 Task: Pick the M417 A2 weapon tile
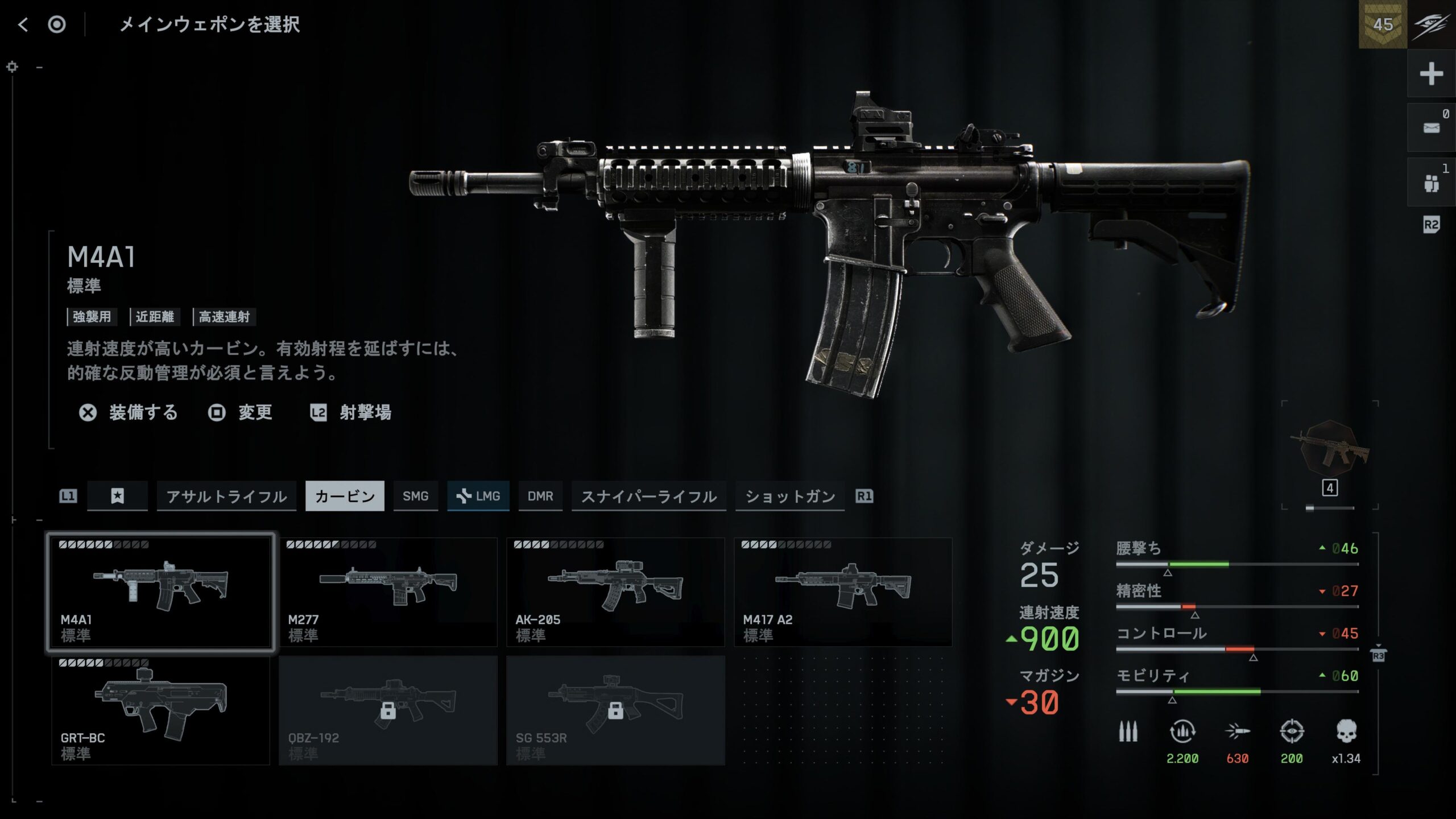(x=843, y=591)
